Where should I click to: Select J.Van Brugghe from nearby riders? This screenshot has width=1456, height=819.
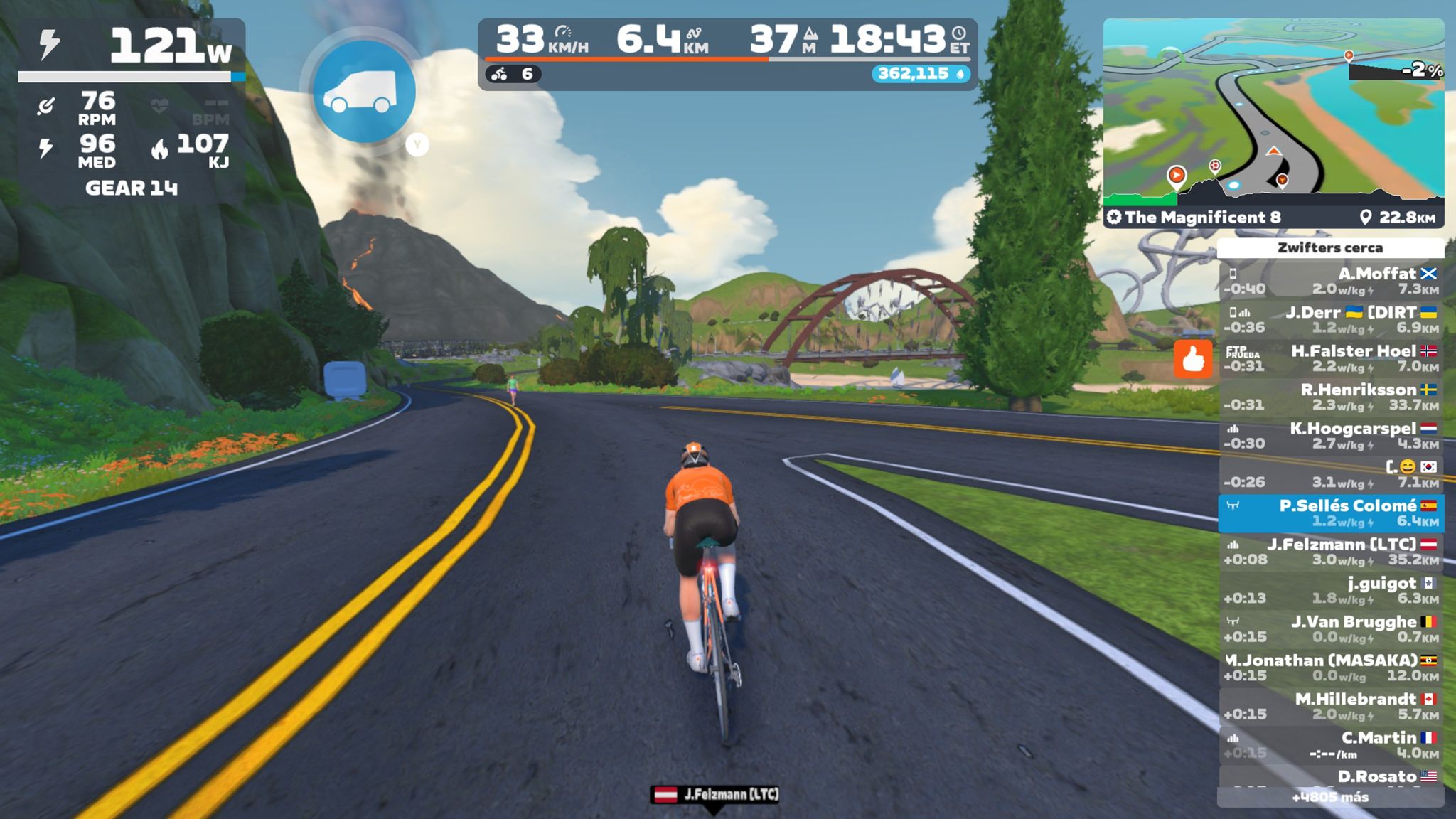(1331, 629)
